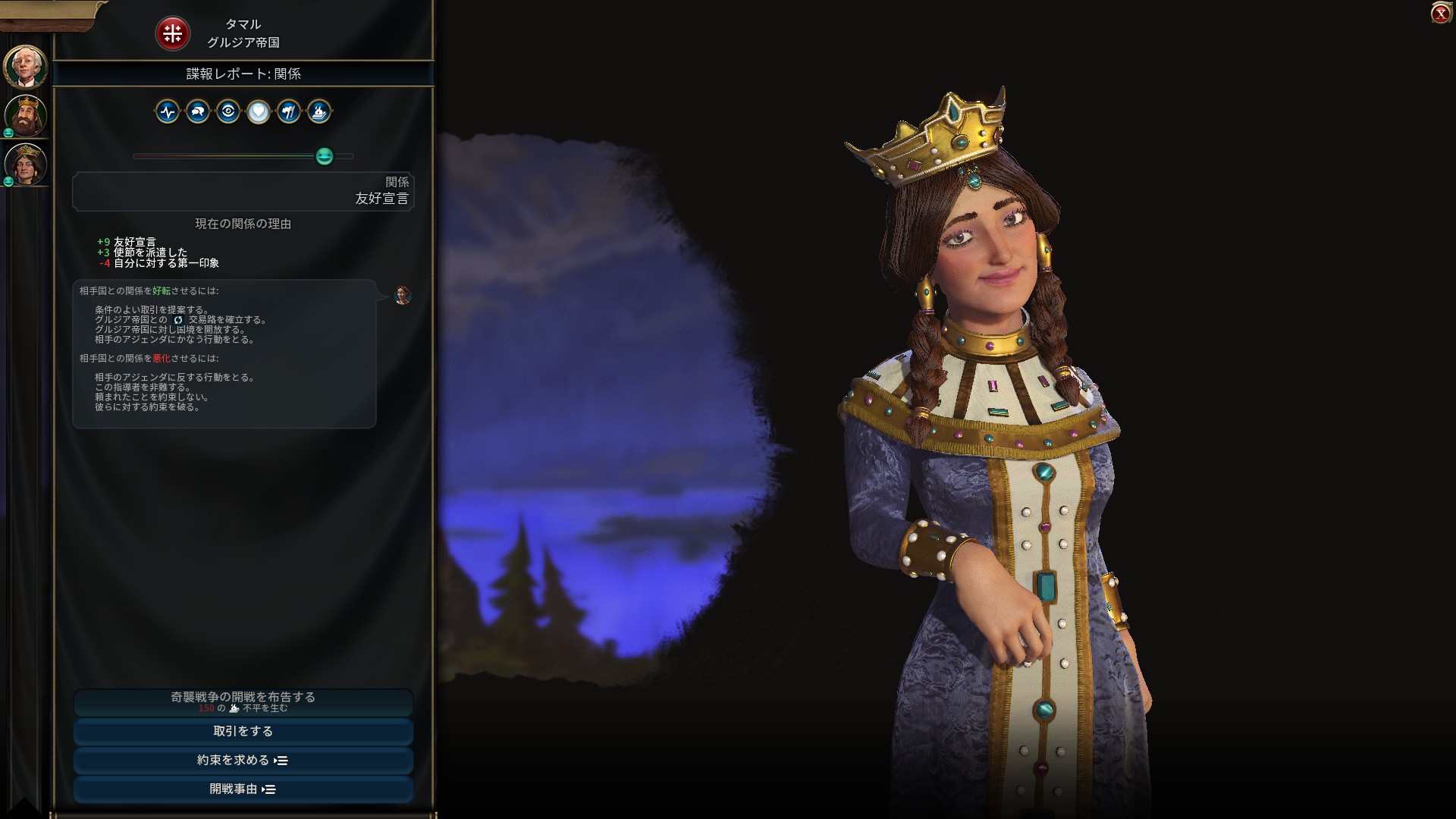1456x819 pixels.
Task: Click the Georgian Empire civilization emblem
Action: coord(172,33)
